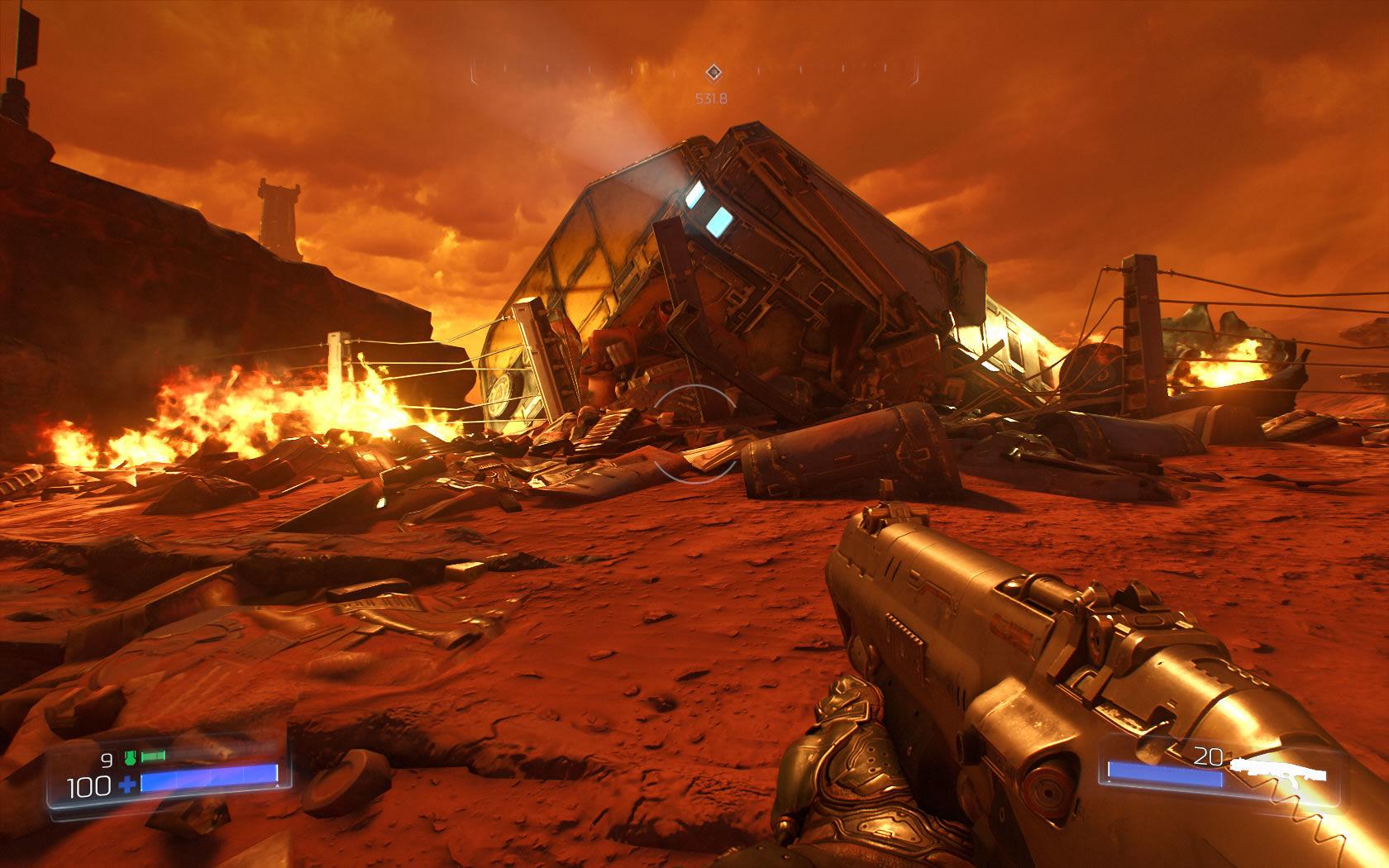Image resolution: width=1389 pixels, height=868 pixels.
Task: Click the ammo count showing 20
Action: 1207,755
